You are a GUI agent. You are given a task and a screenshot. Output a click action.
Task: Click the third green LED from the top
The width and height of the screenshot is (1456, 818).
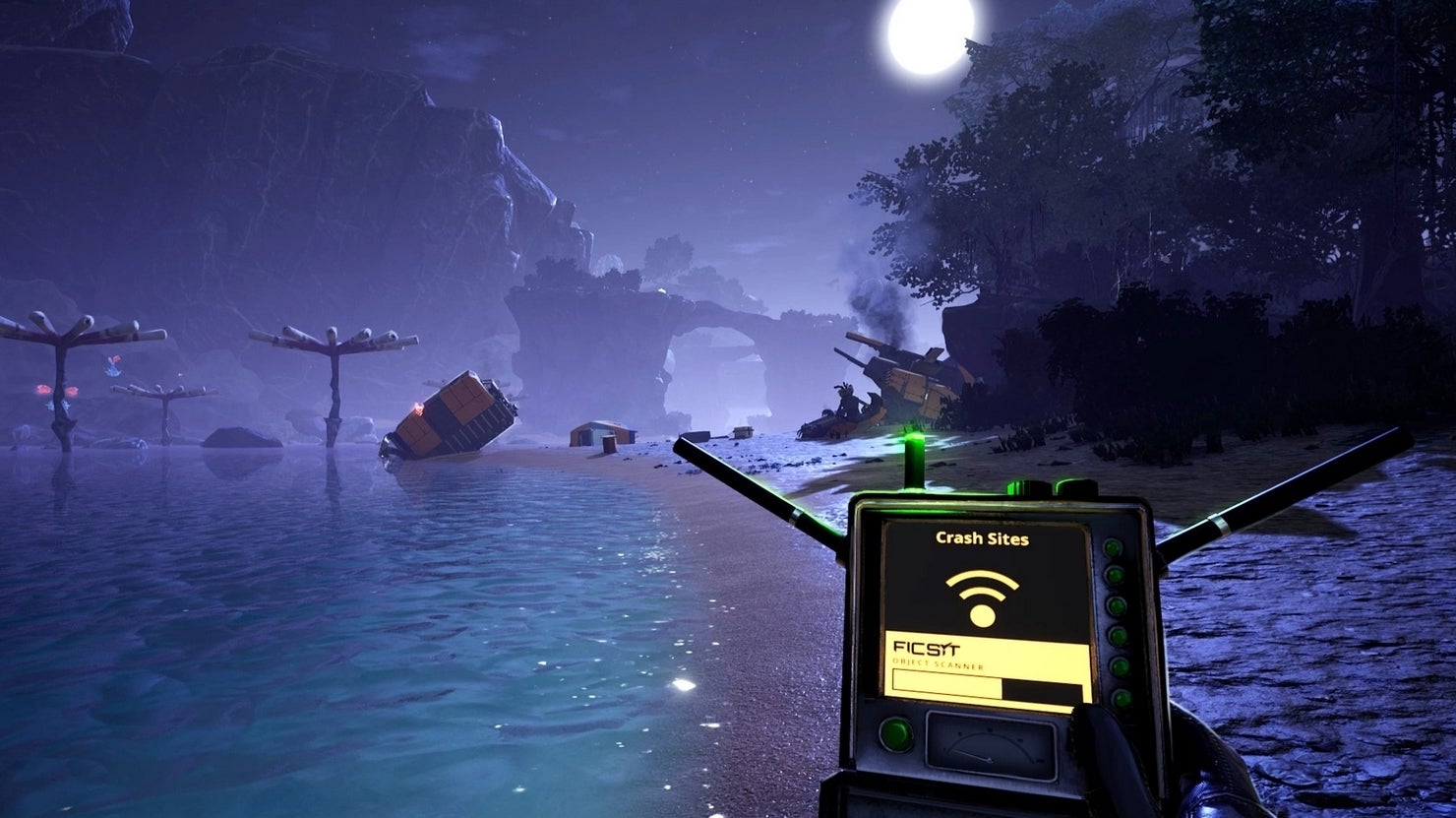[x=1115, y=605]
